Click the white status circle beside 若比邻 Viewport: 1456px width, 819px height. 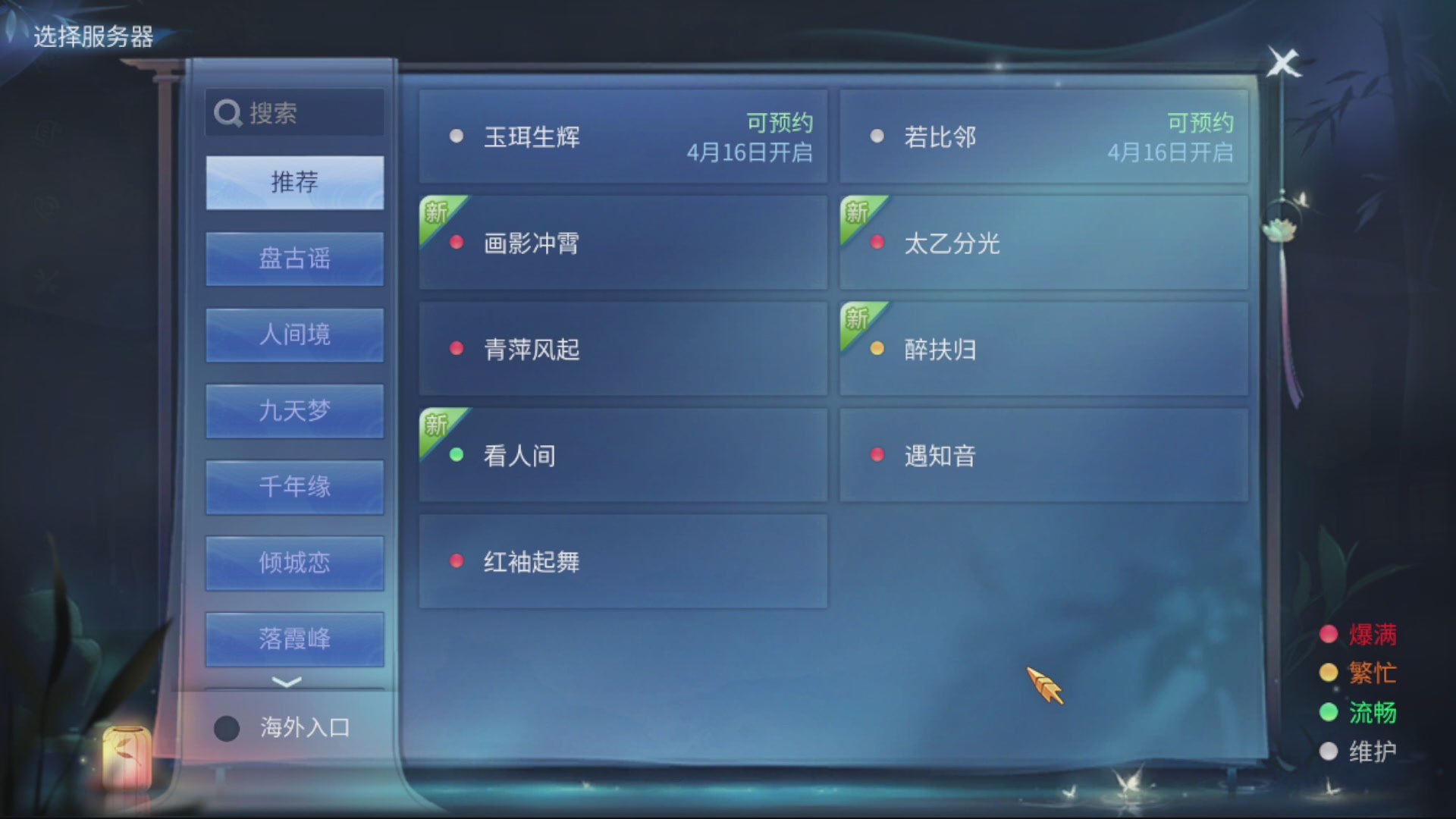click(x=877, y=136)
